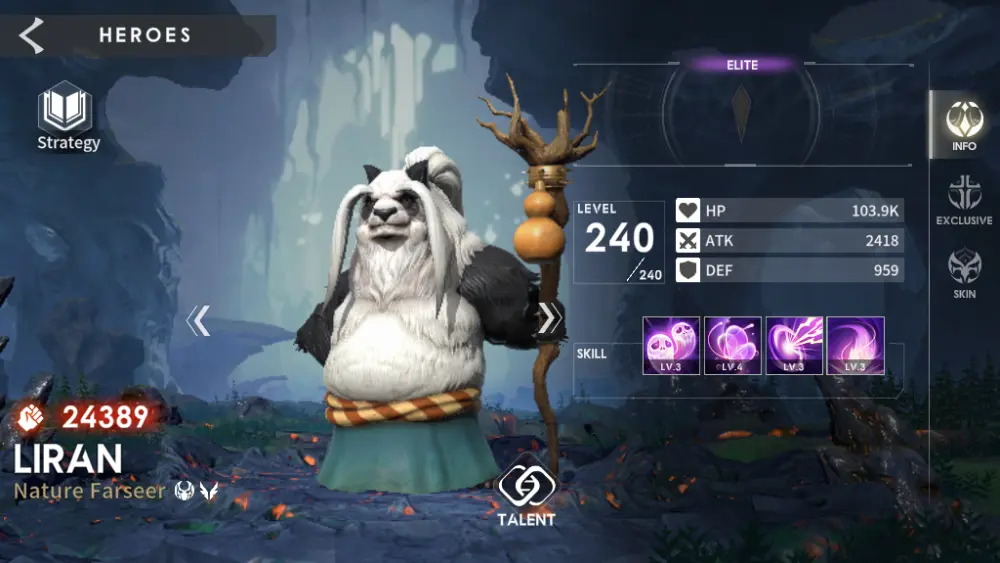Switch to the Exclusive tab
Viewport: 1000px width, 563px height.
click(x=964, y=199)
